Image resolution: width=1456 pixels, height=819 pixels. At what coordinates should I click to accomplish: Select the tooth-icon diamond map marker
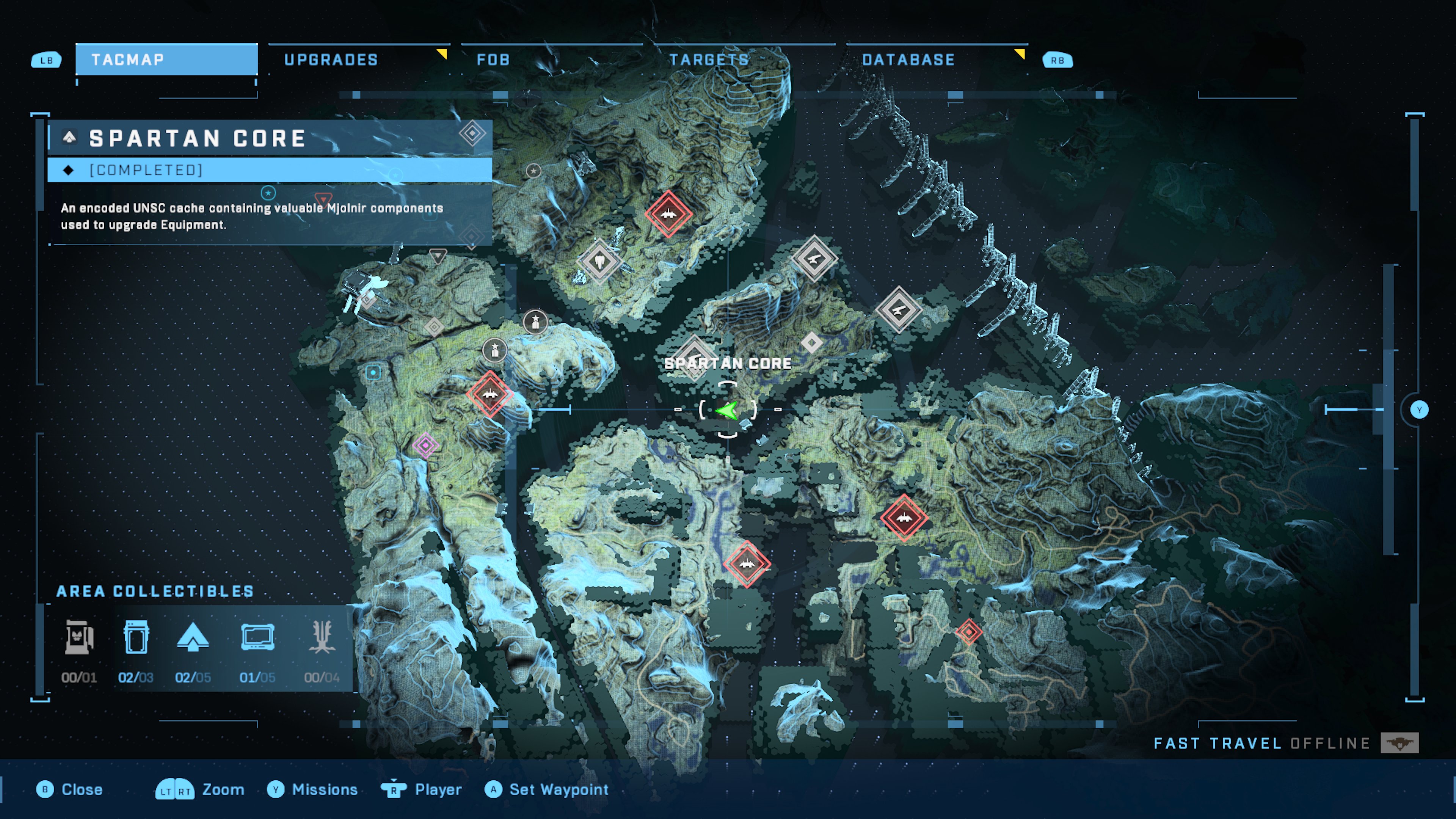click(599, 262)
